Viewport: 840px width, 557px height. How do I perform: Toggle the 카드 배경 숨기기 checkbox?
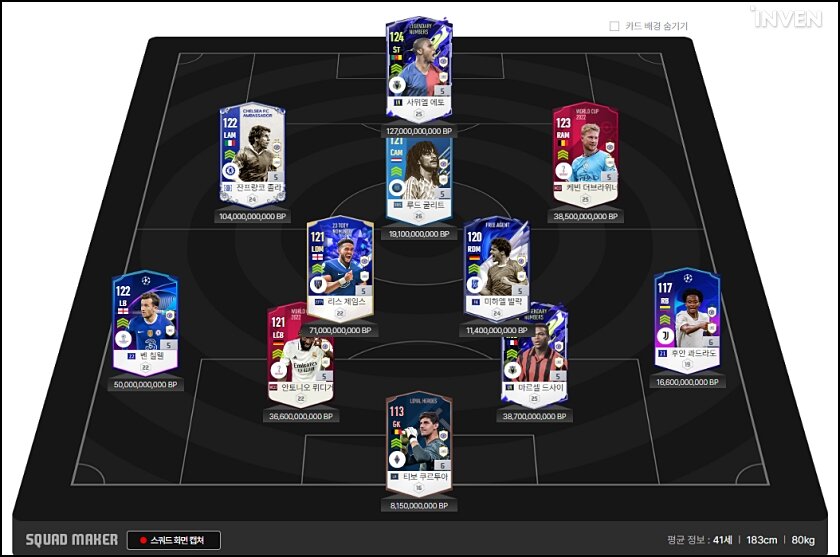click(615, 26)
